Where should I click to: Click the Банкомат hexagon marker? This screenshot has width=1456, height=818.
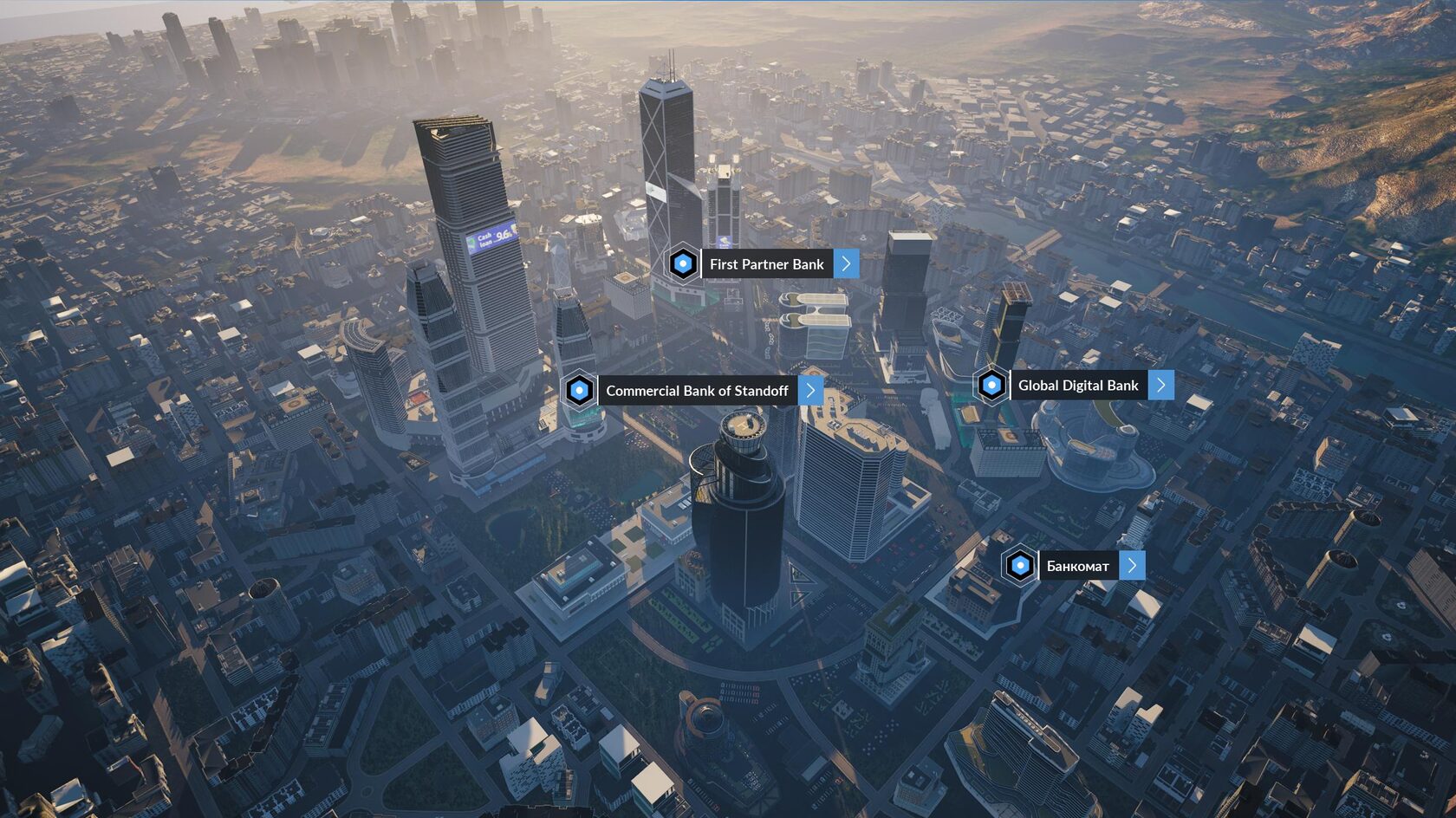pyautogui.click(x=1020, y=566)
